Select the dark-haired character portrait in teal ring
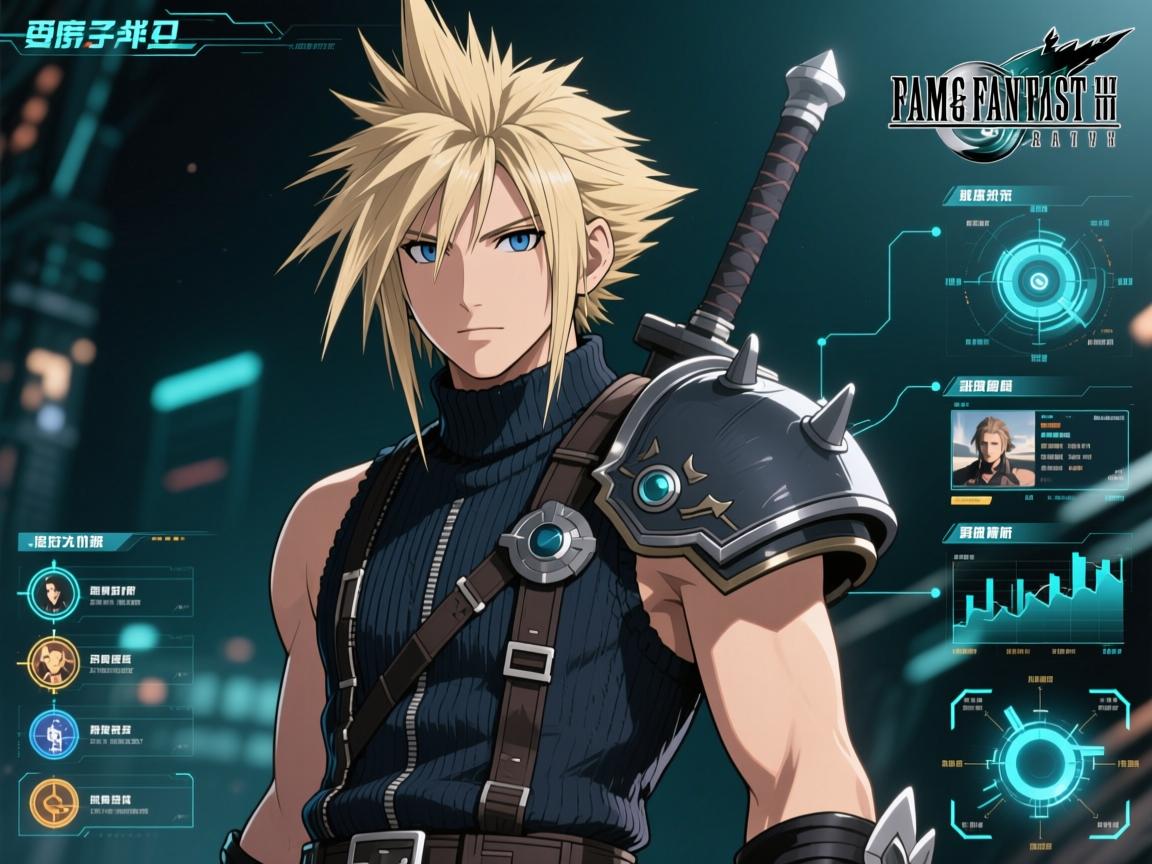The image size is (1152, 864). (47, 593)
